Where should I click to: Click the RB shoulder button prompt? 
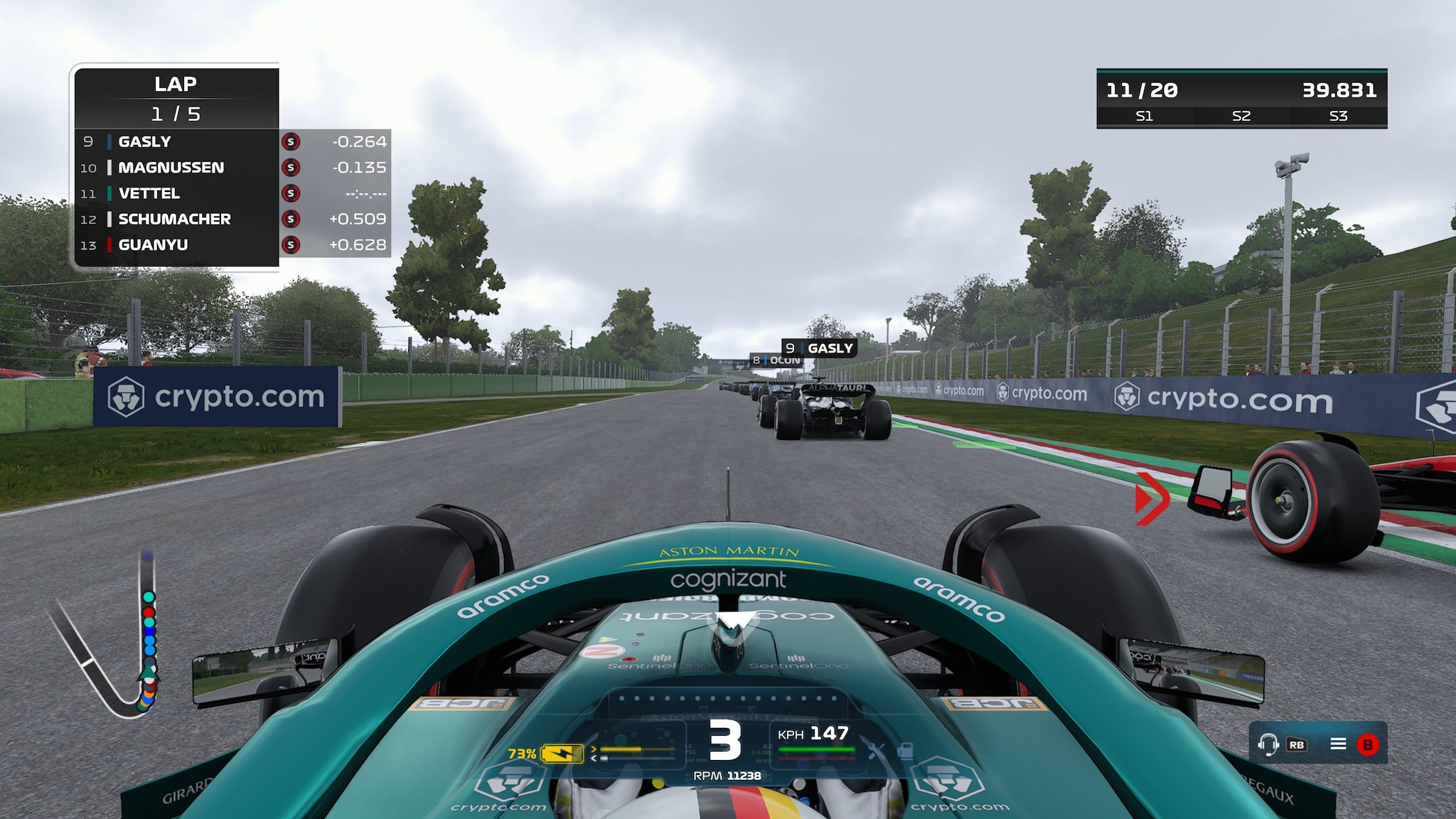pos(1297,744)
